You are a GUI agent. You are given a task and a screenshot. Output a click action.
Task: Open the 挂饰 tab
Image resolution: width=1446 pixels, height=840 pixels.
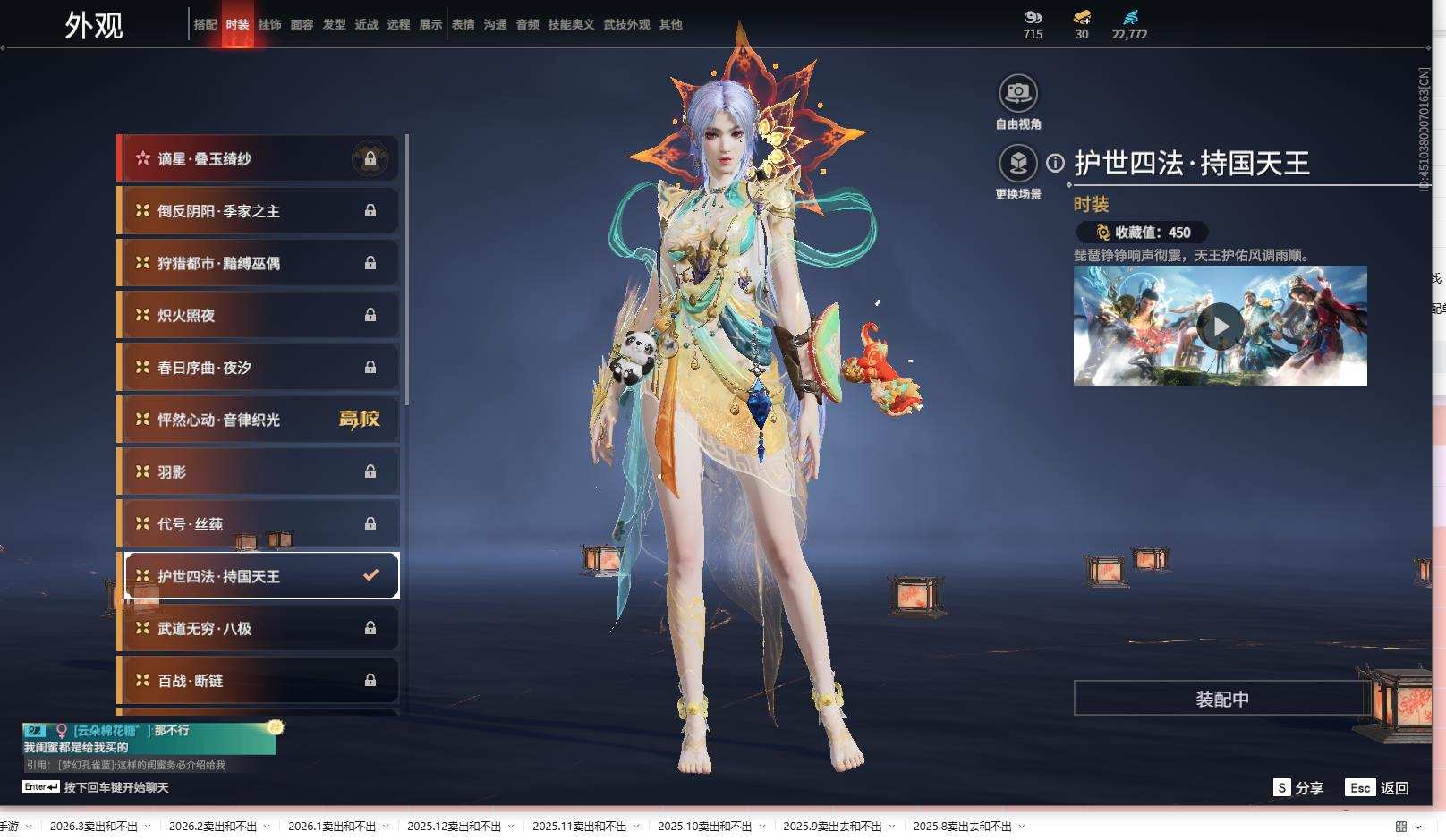tap(269, 25)
